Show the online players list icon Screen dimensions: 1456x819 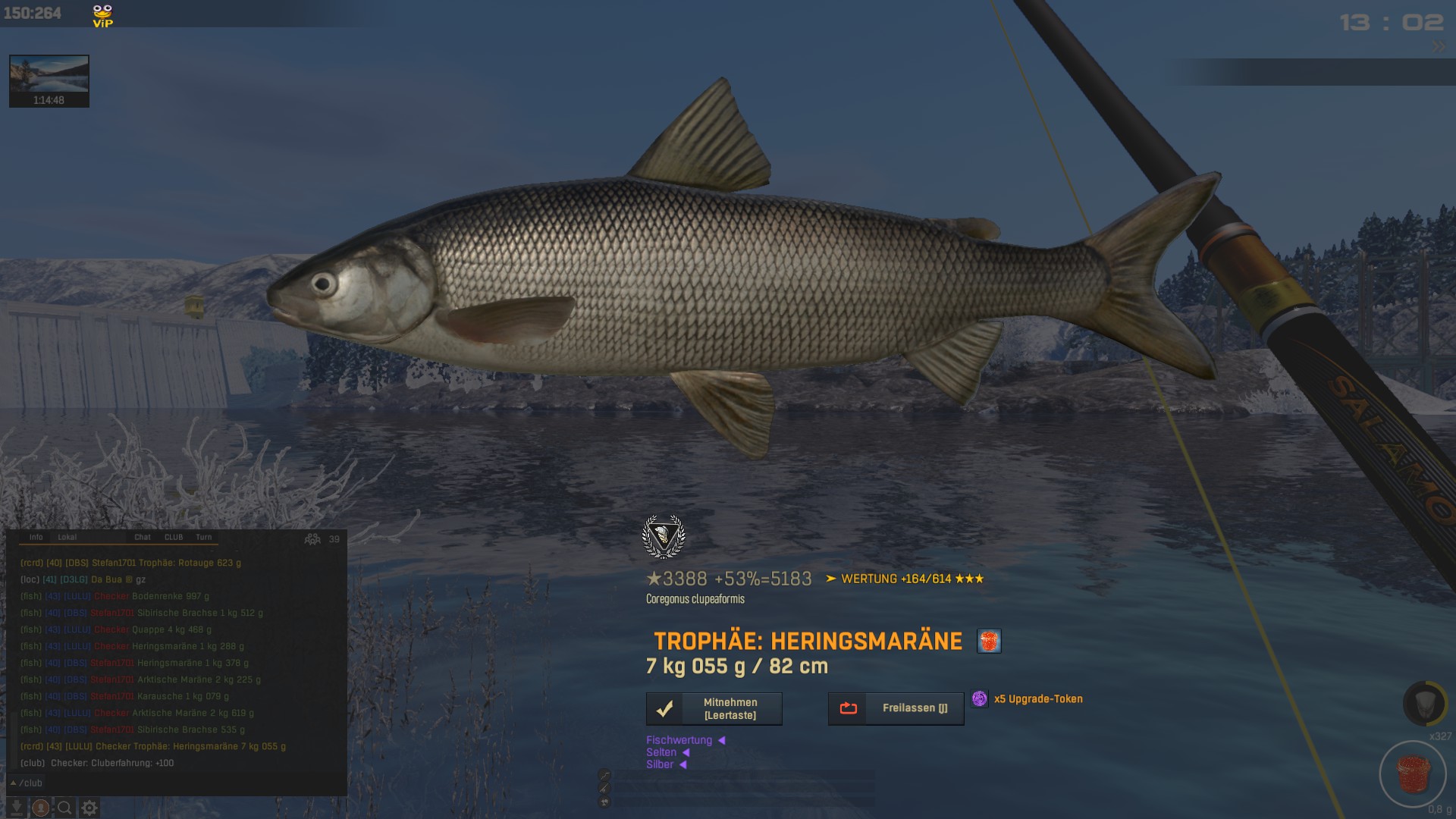tap(312, 539)
